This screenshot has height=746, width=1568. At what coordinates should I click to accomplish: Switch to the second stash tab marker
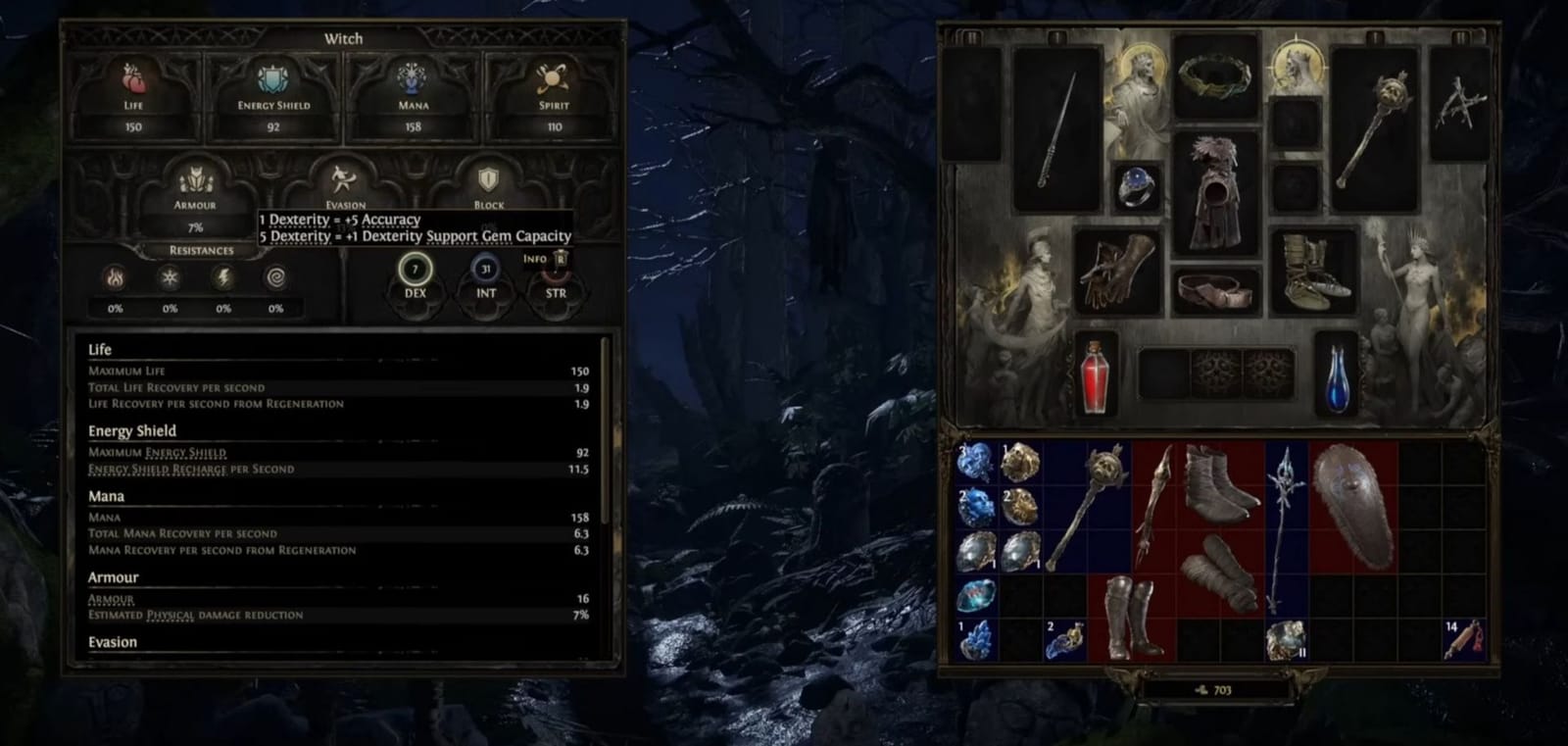1056,36
